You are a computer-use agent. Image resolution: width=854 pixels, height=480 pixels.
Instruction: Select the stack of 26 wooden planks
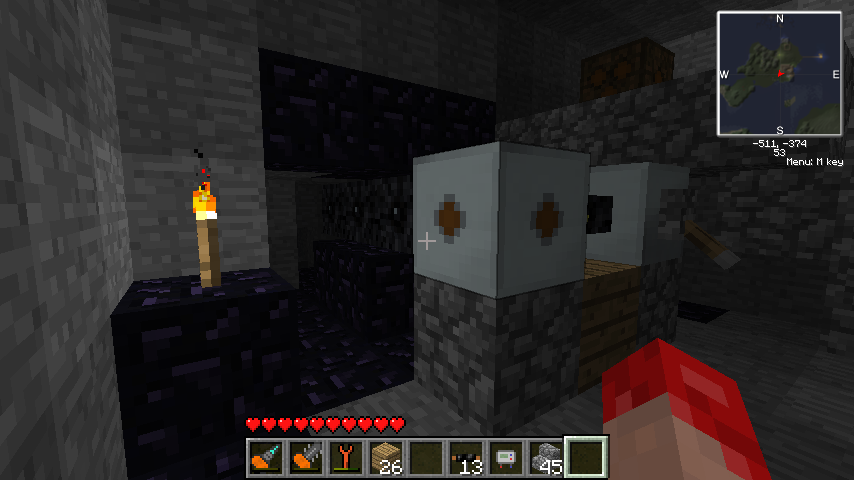(x=385, y=457)
